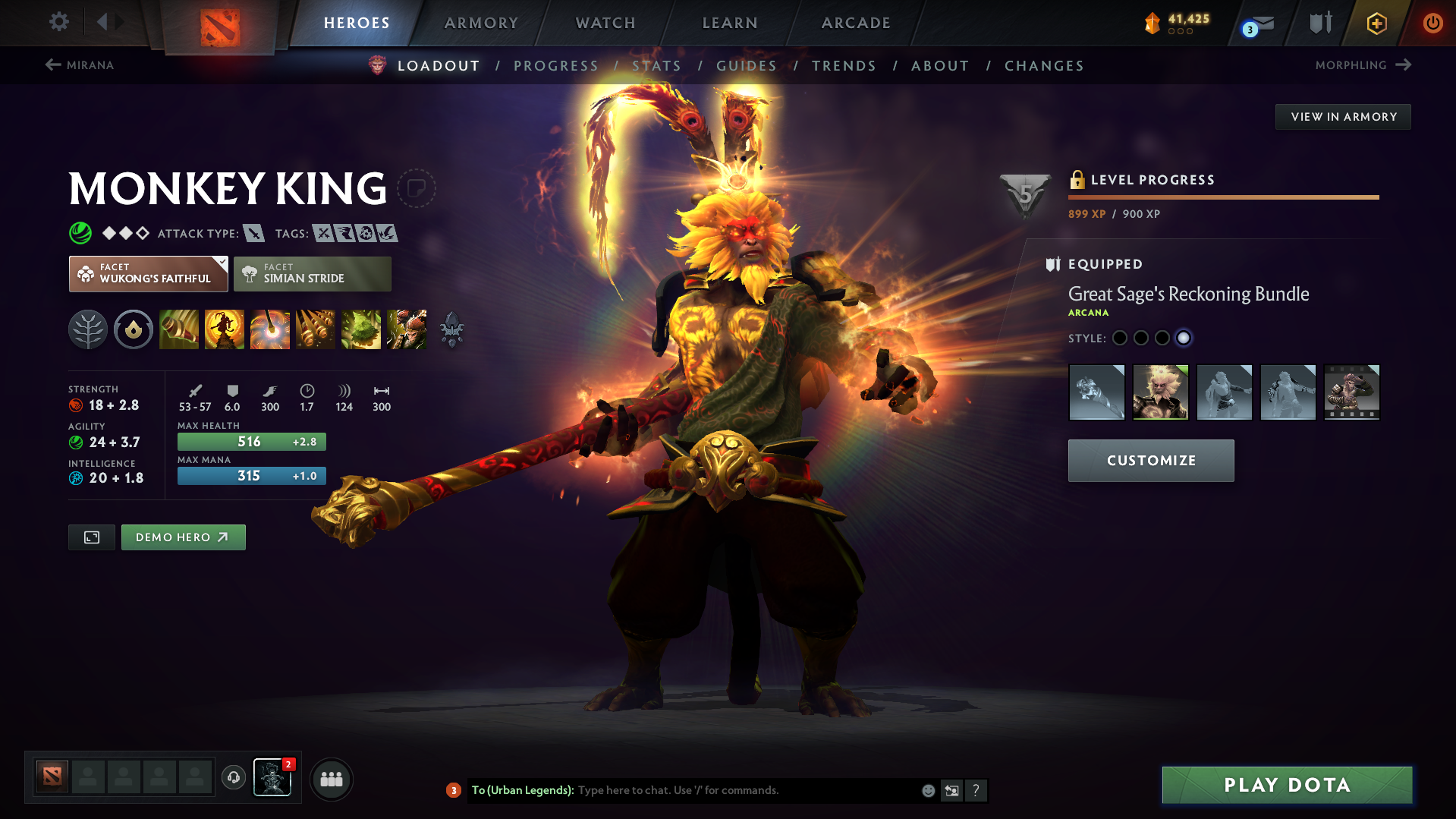Select the first style radio button
The image size is (1456, 819).
(1120, 339)
